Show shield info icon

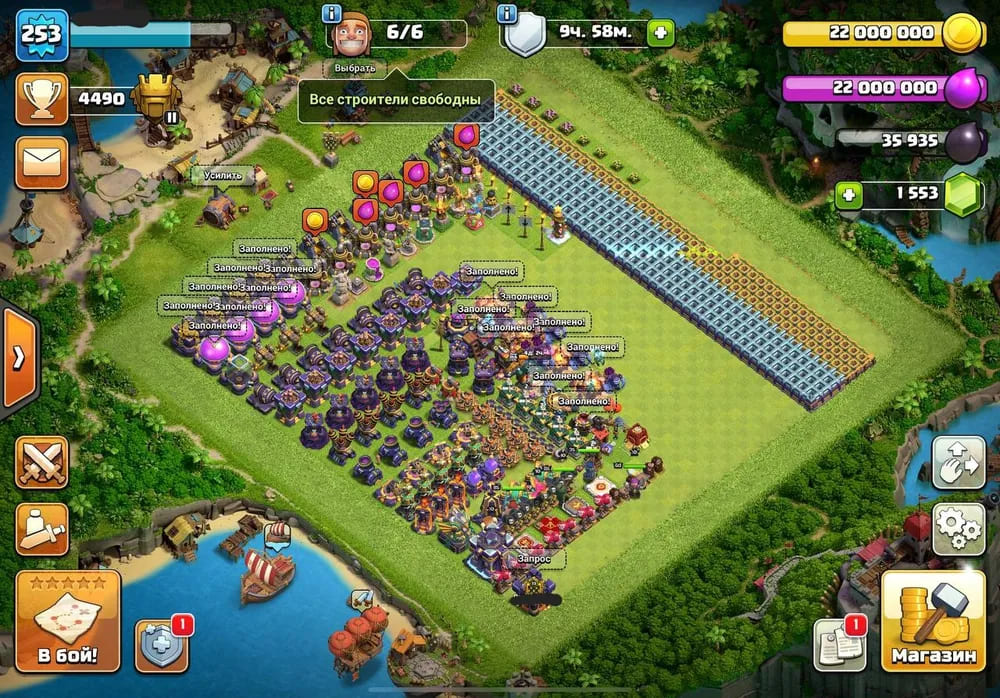click(508, 14)
